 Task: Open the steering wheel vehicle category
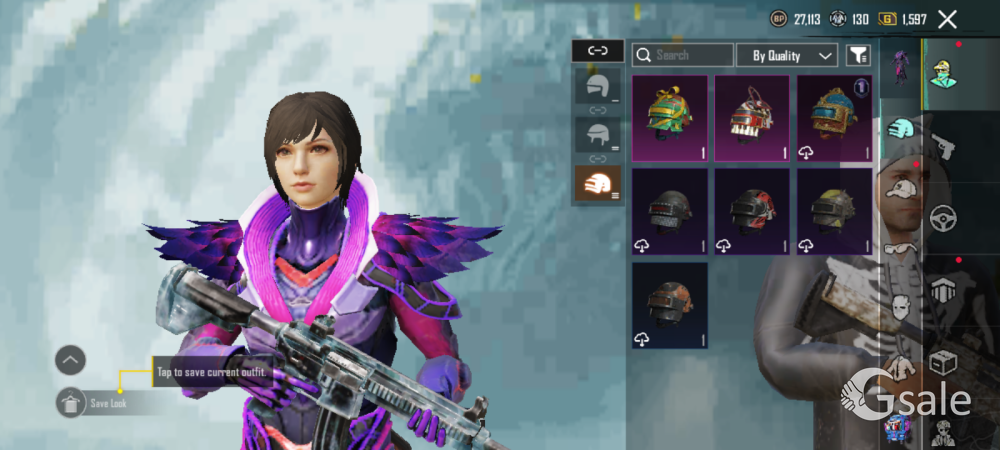coord(943,218)
